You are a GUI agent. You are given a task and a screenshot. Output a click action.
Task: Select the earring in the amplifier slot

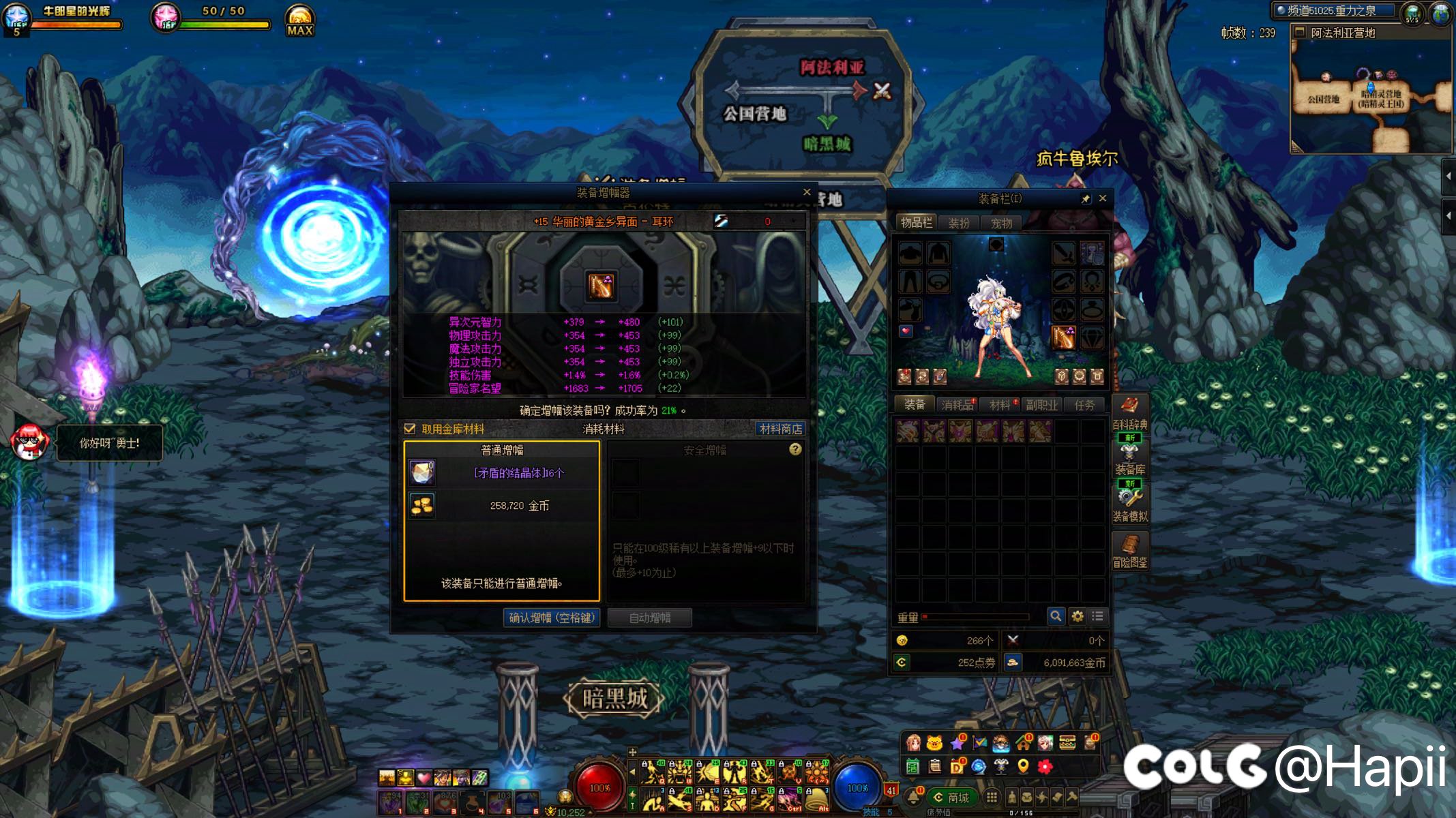point(601,286)
